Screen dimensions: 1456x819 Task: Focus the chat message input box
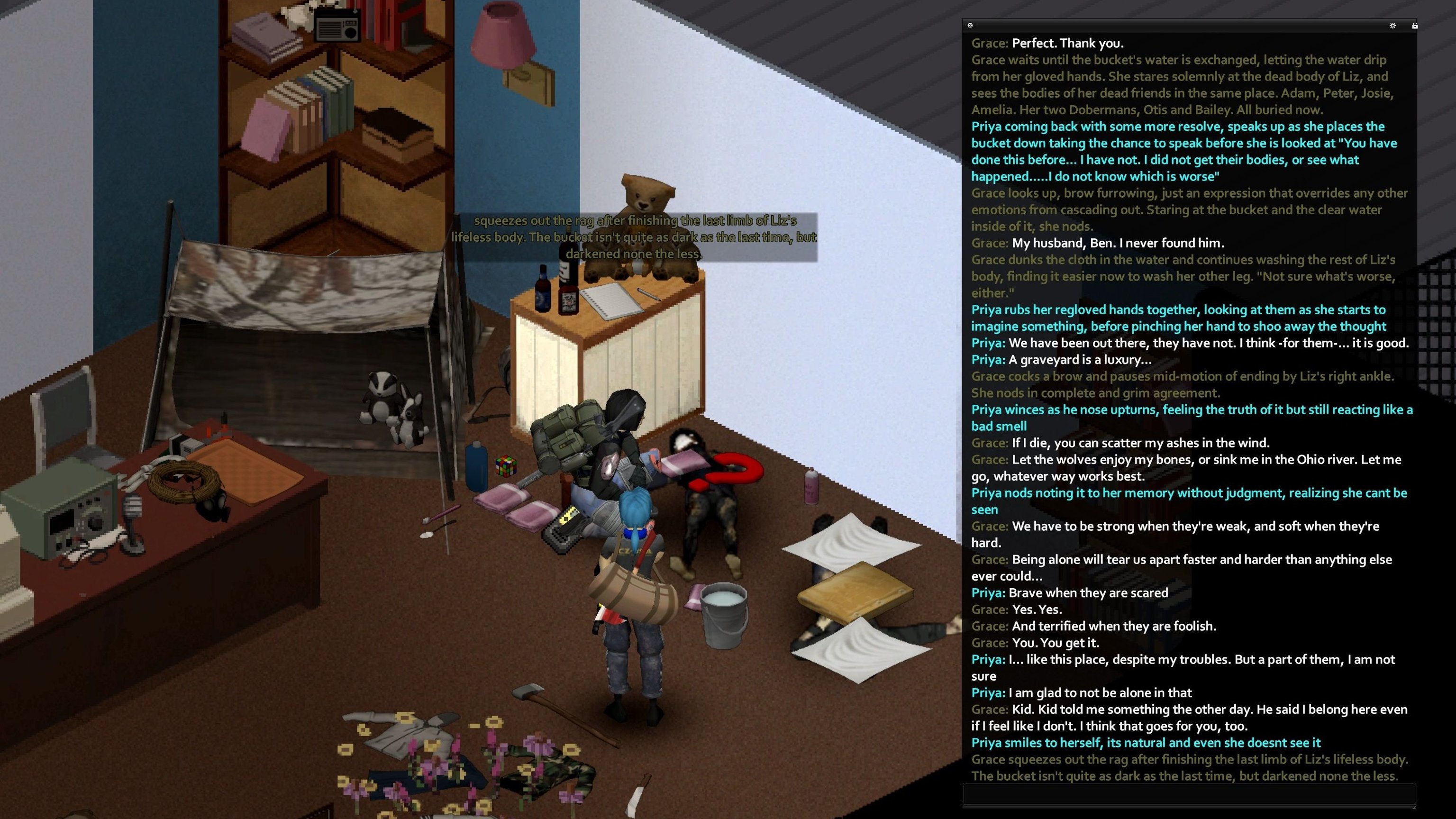1189,794
